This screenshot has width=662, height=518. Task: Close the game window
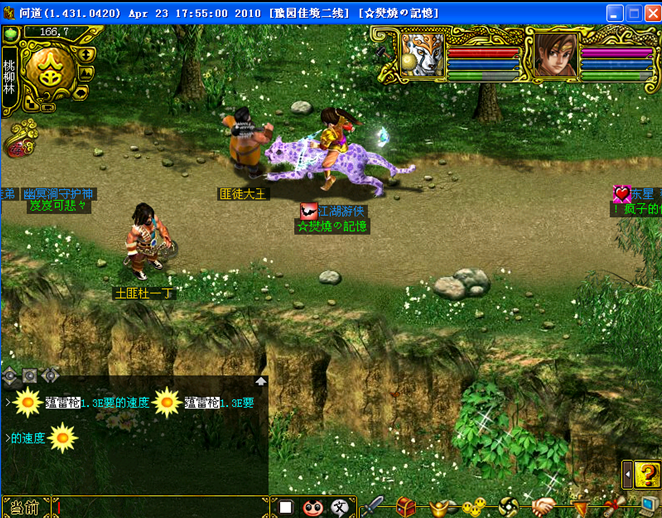tap(651, 13)
